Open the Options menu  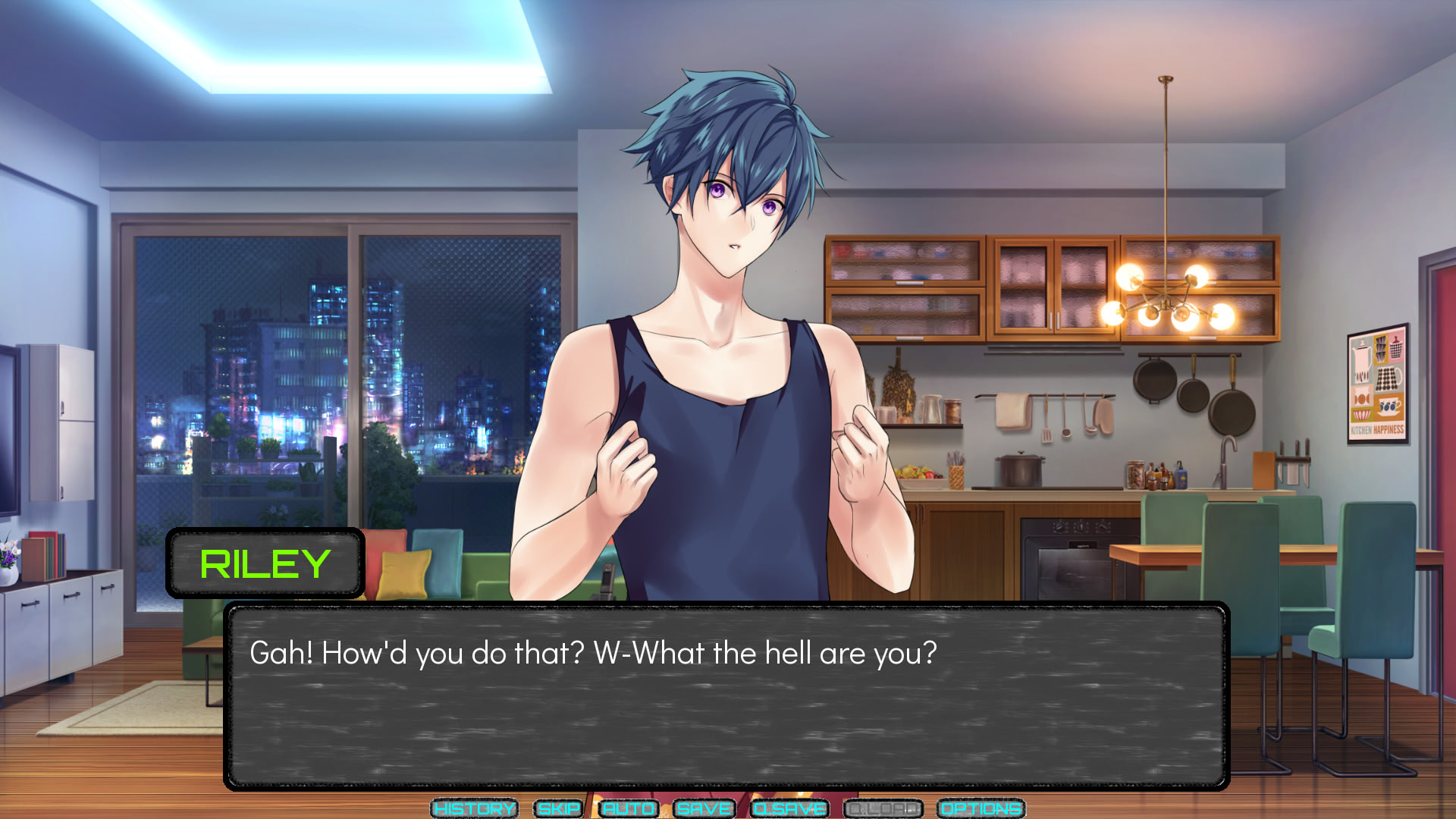tap(981, 808)
